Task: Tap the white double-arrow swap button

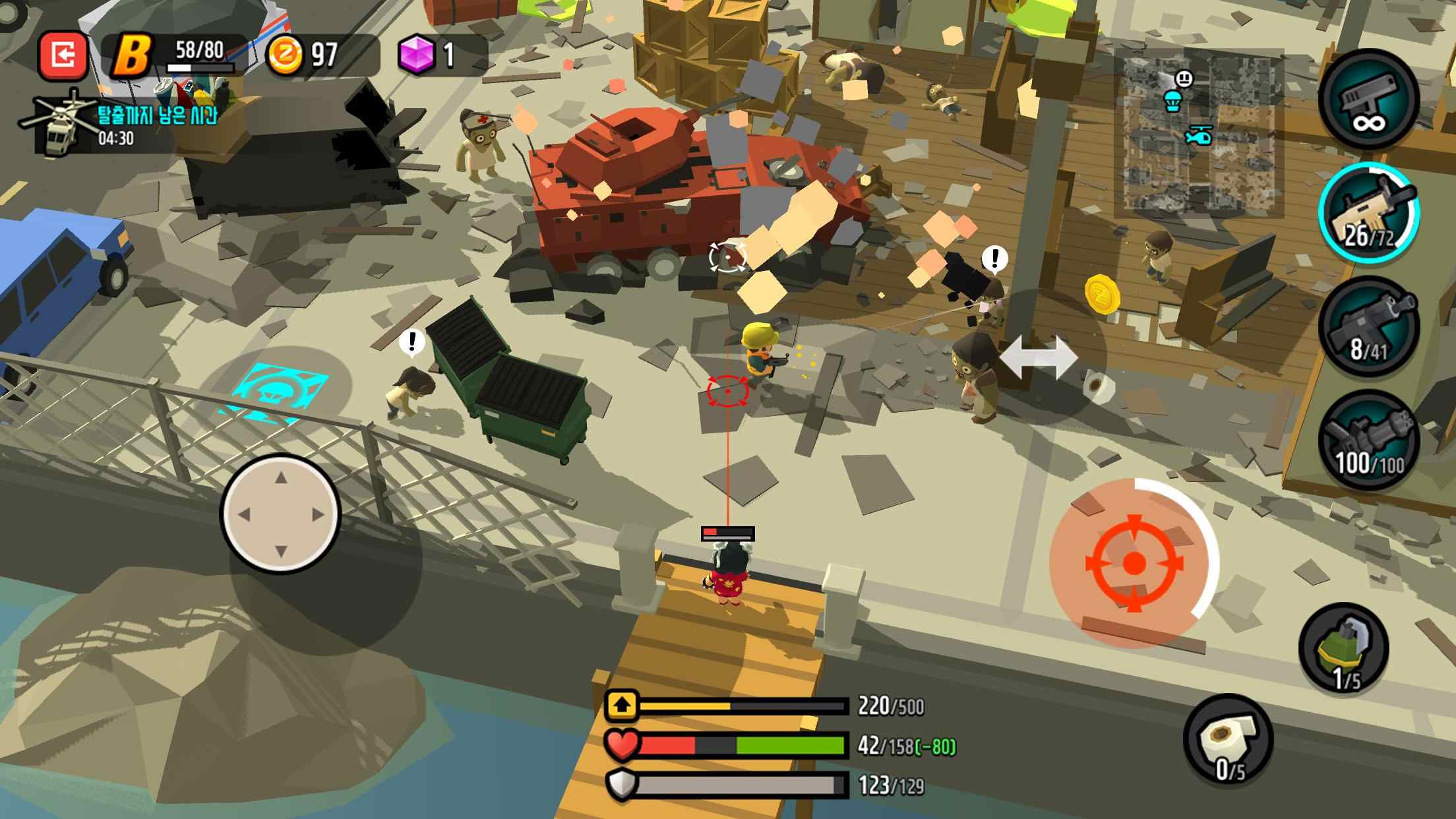Action: click(x=1039, y=357)
